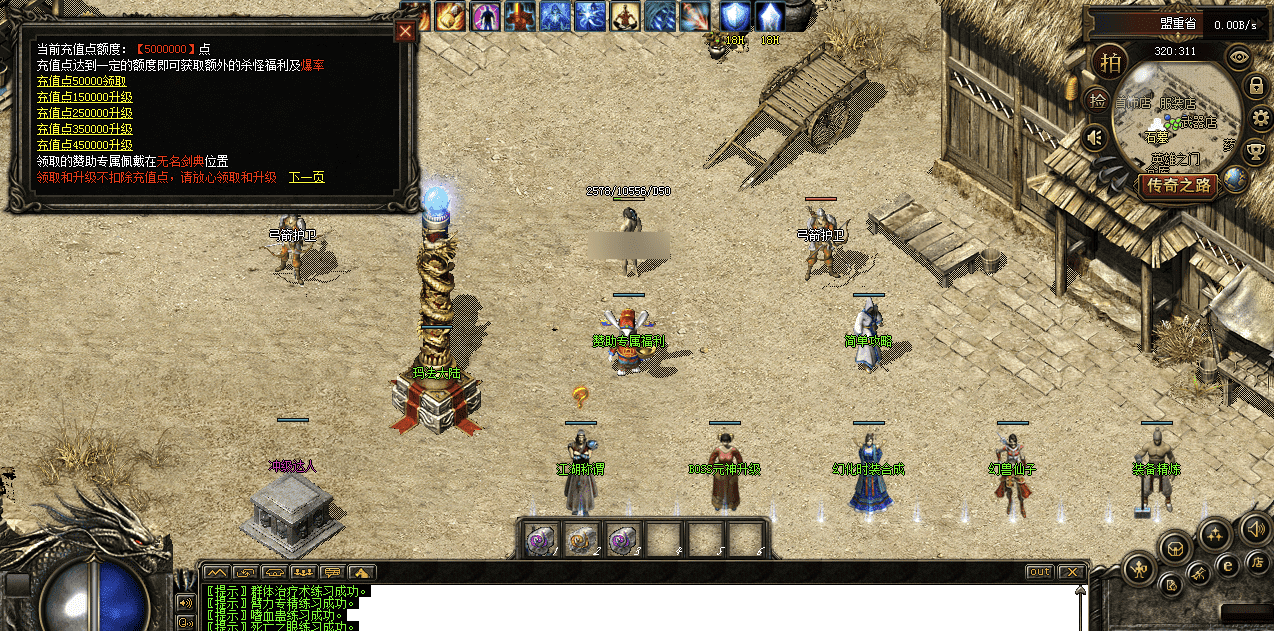Select the 250000 recharge point upgrade

pyautogui.click(x=84, y=113)
